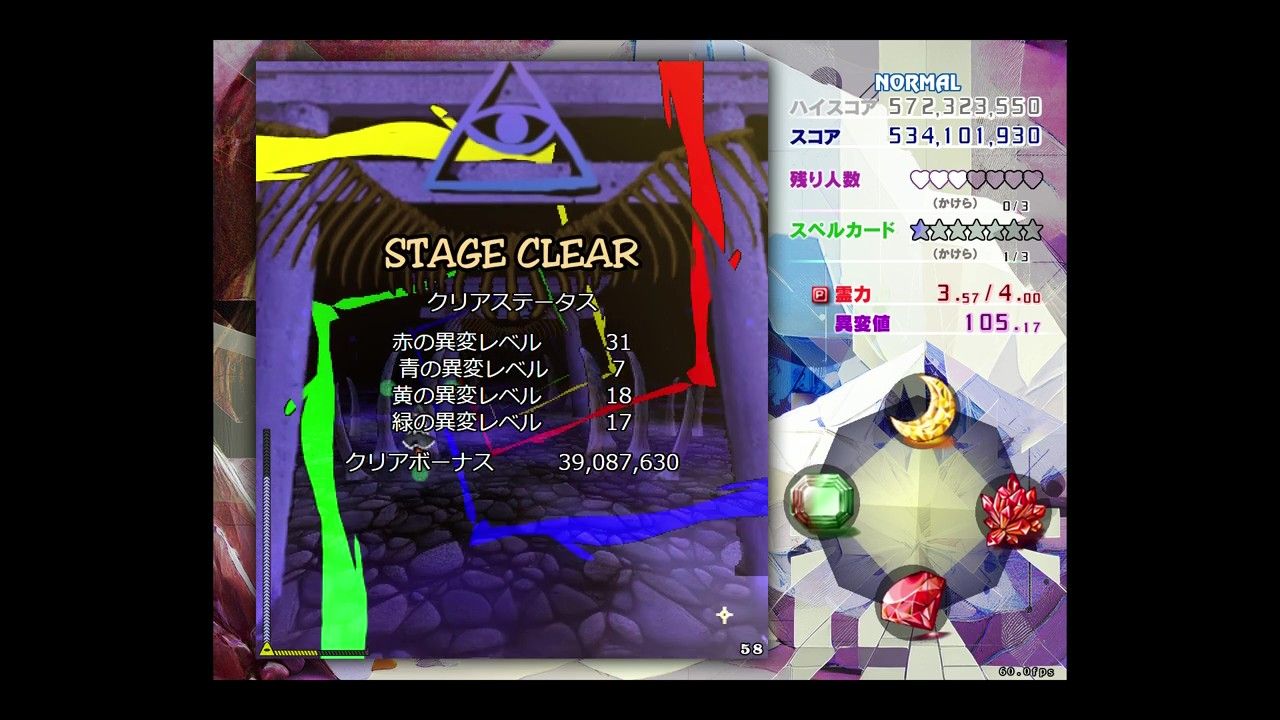Screen dimensions: 1280x720
Task: Activate the red crystal cluster icon
Action: (1014, 510)
